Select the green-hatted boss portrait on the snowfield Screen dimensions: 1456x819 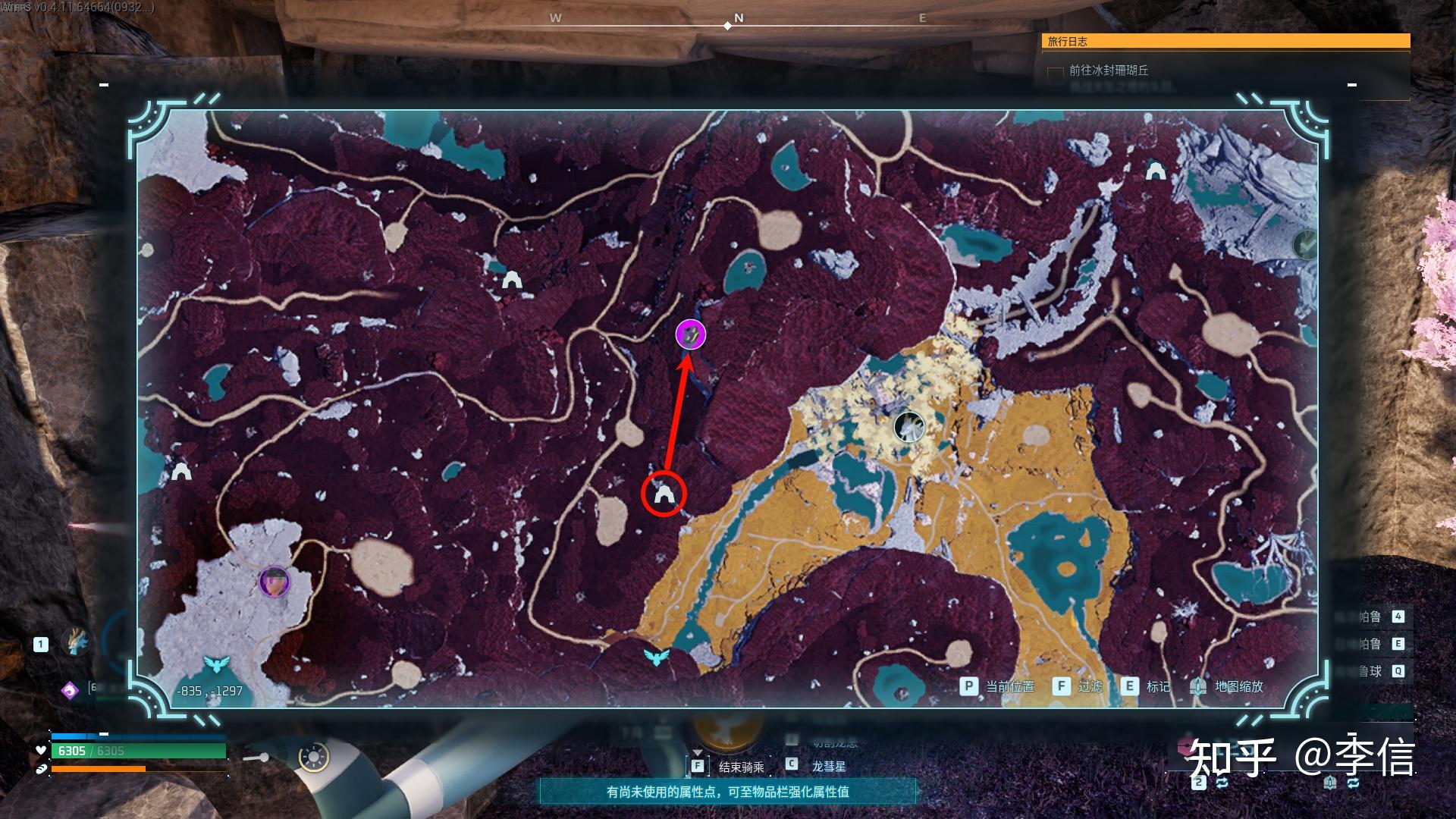[x=275, y=582]
